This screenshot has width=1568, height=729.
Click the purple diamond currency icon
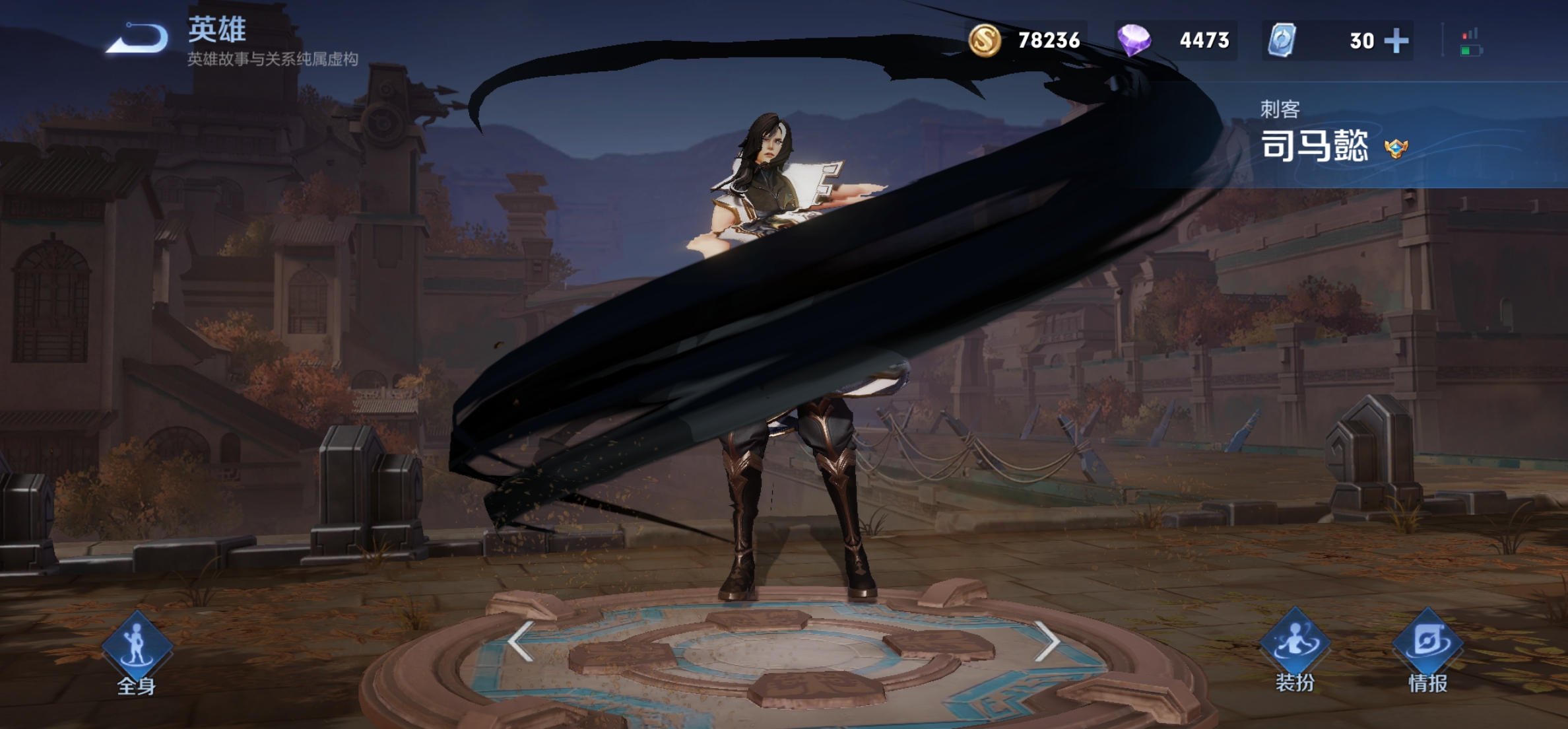(x=1134, y=40)
